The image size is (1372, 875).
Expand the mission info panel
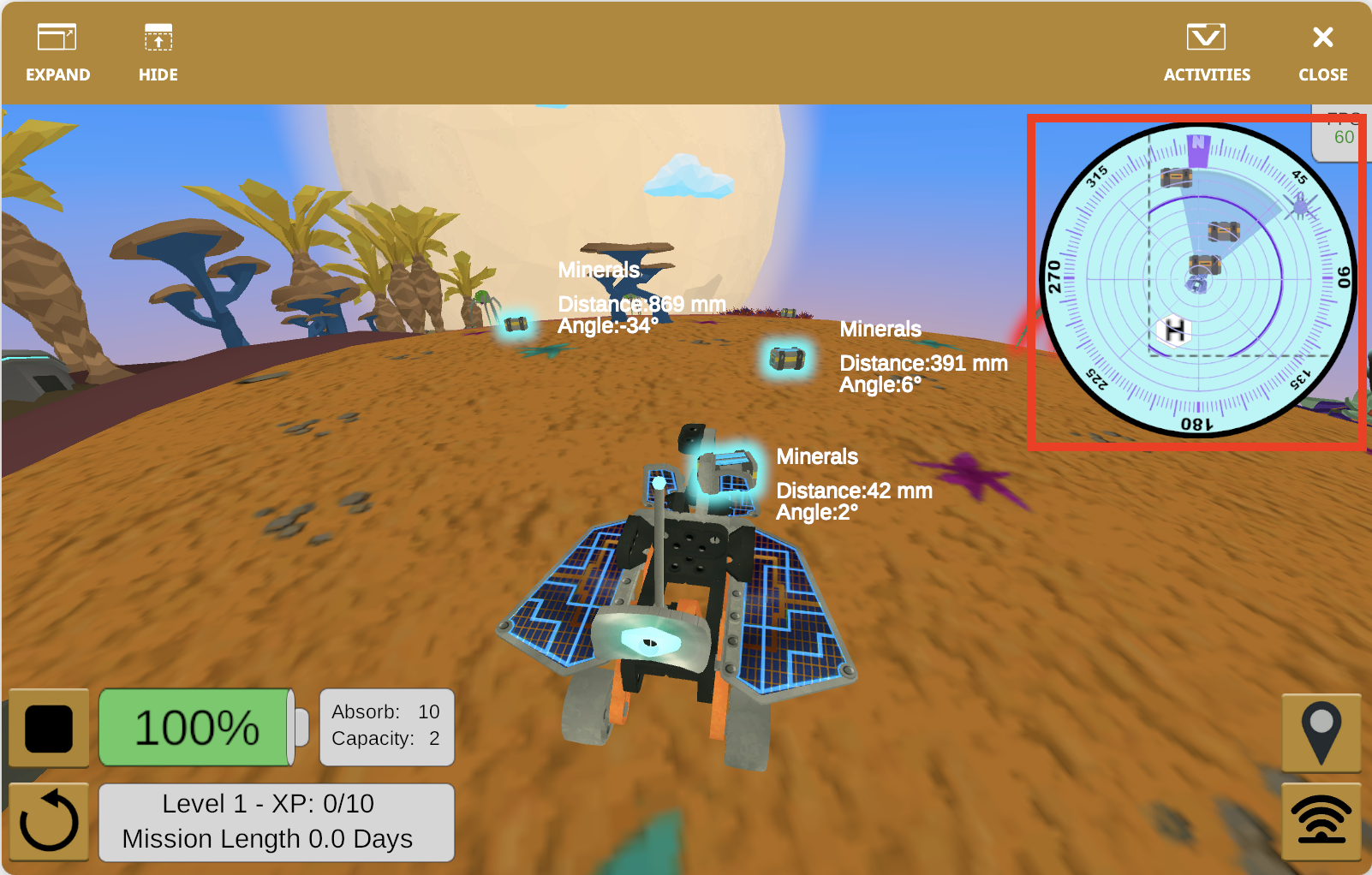[277, 821]
